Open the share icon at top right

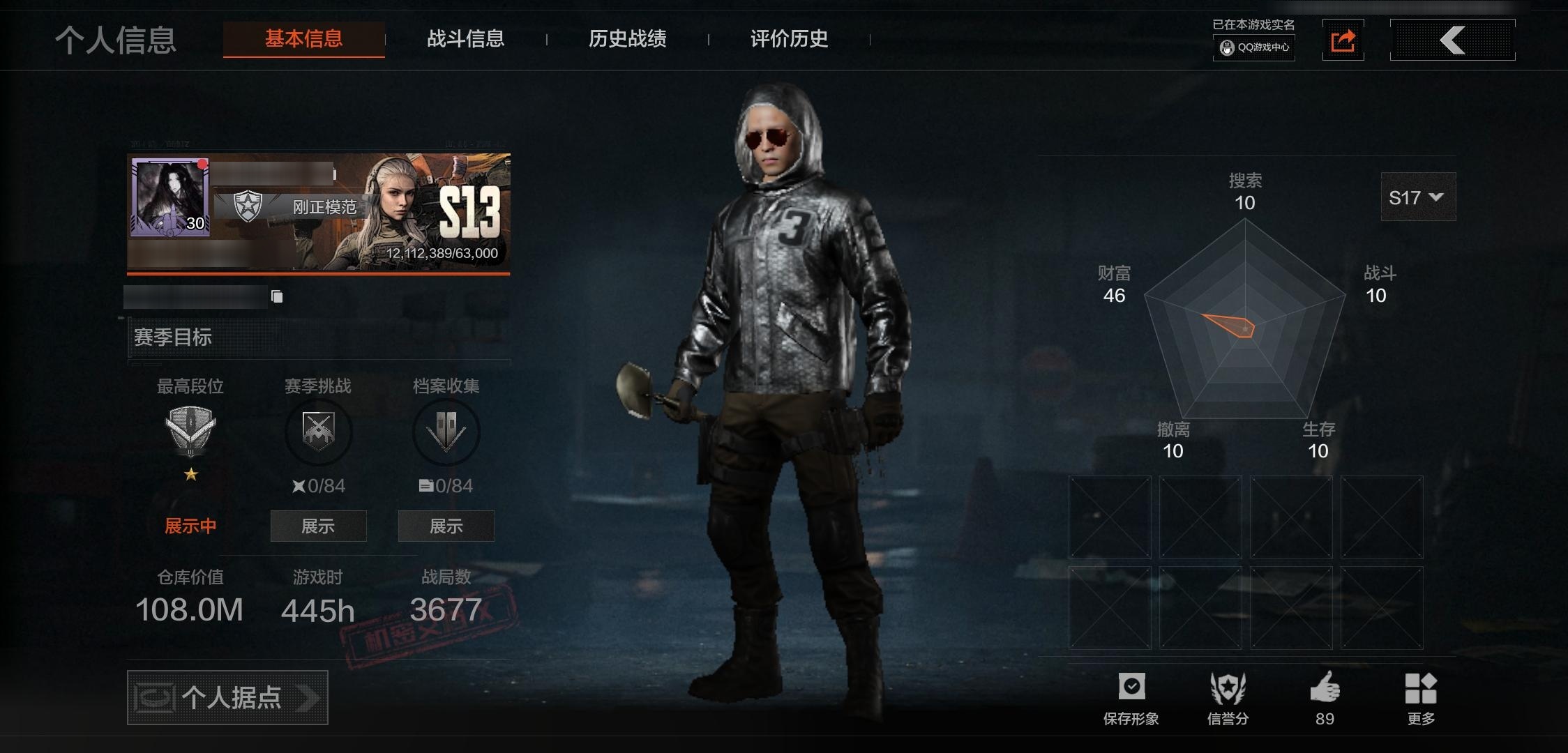click(1343, 40)
